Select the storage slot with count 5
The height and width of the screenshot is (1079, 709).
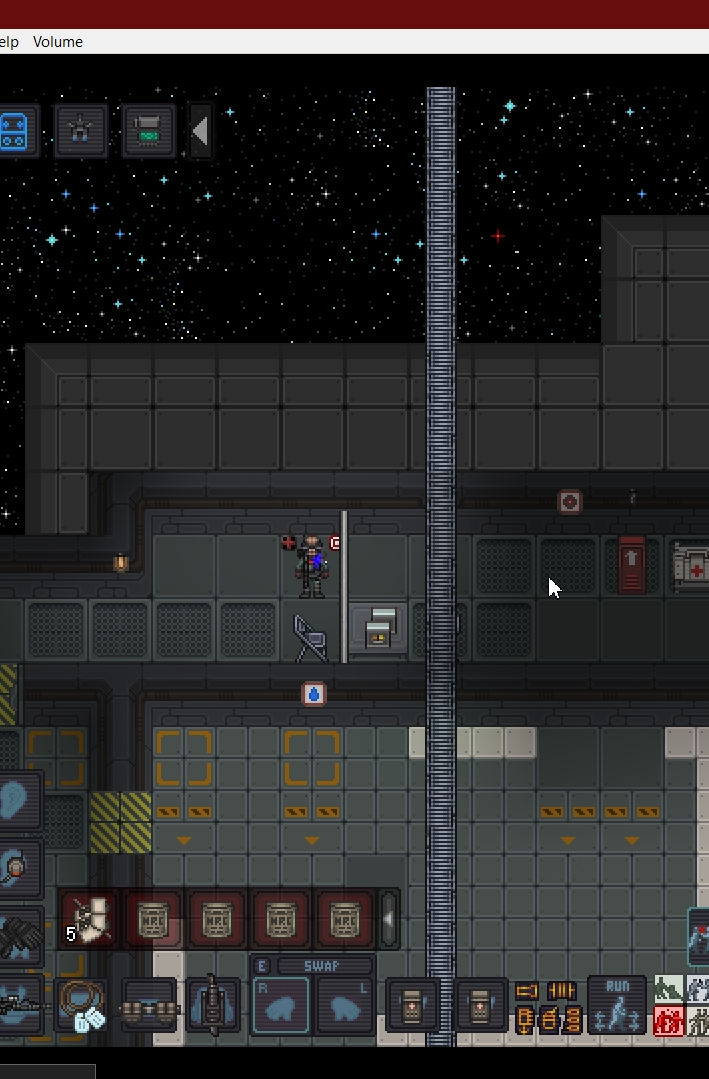(x=89, y=919)
